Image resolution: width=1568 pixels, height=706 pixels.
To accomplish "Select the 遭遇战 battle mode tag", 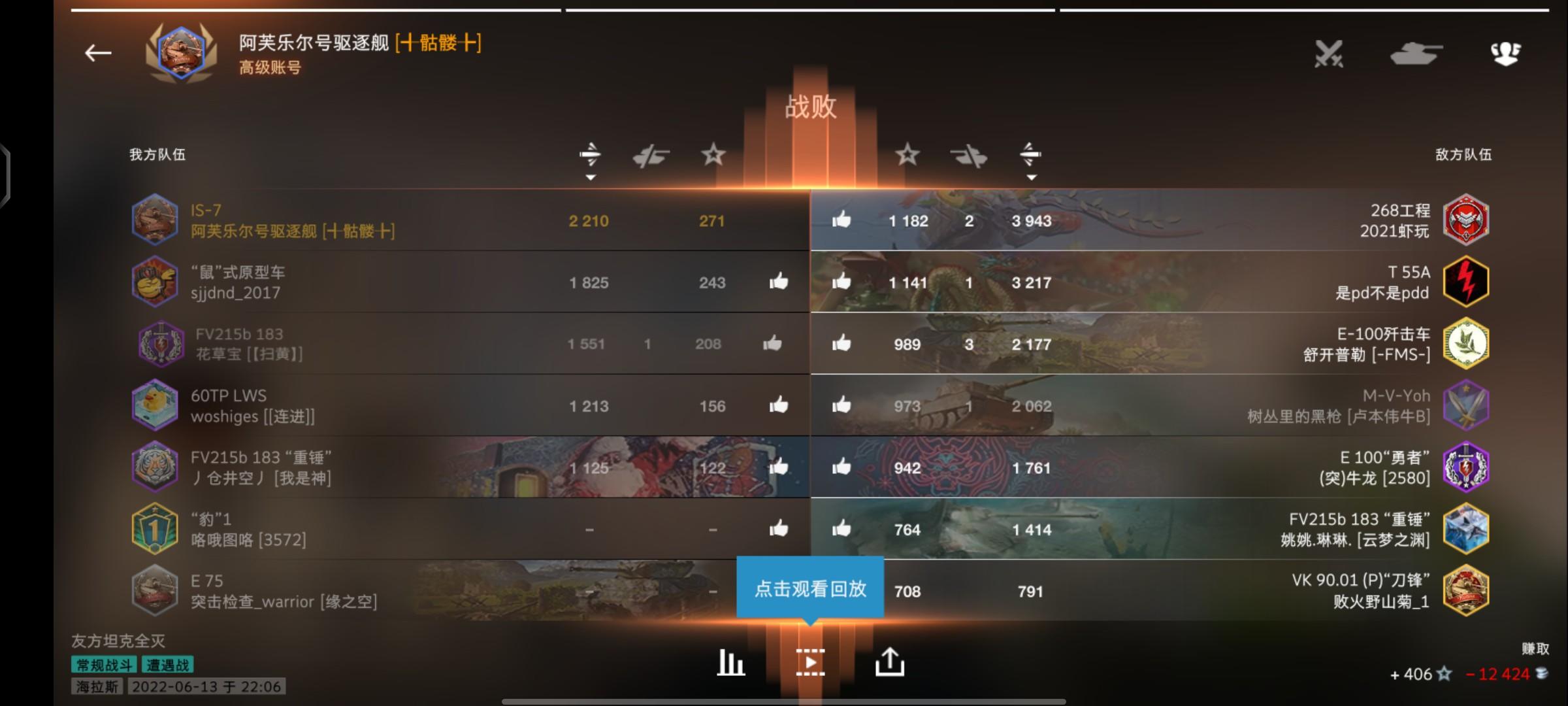I will pyautogui.click(x=169, y=665).
